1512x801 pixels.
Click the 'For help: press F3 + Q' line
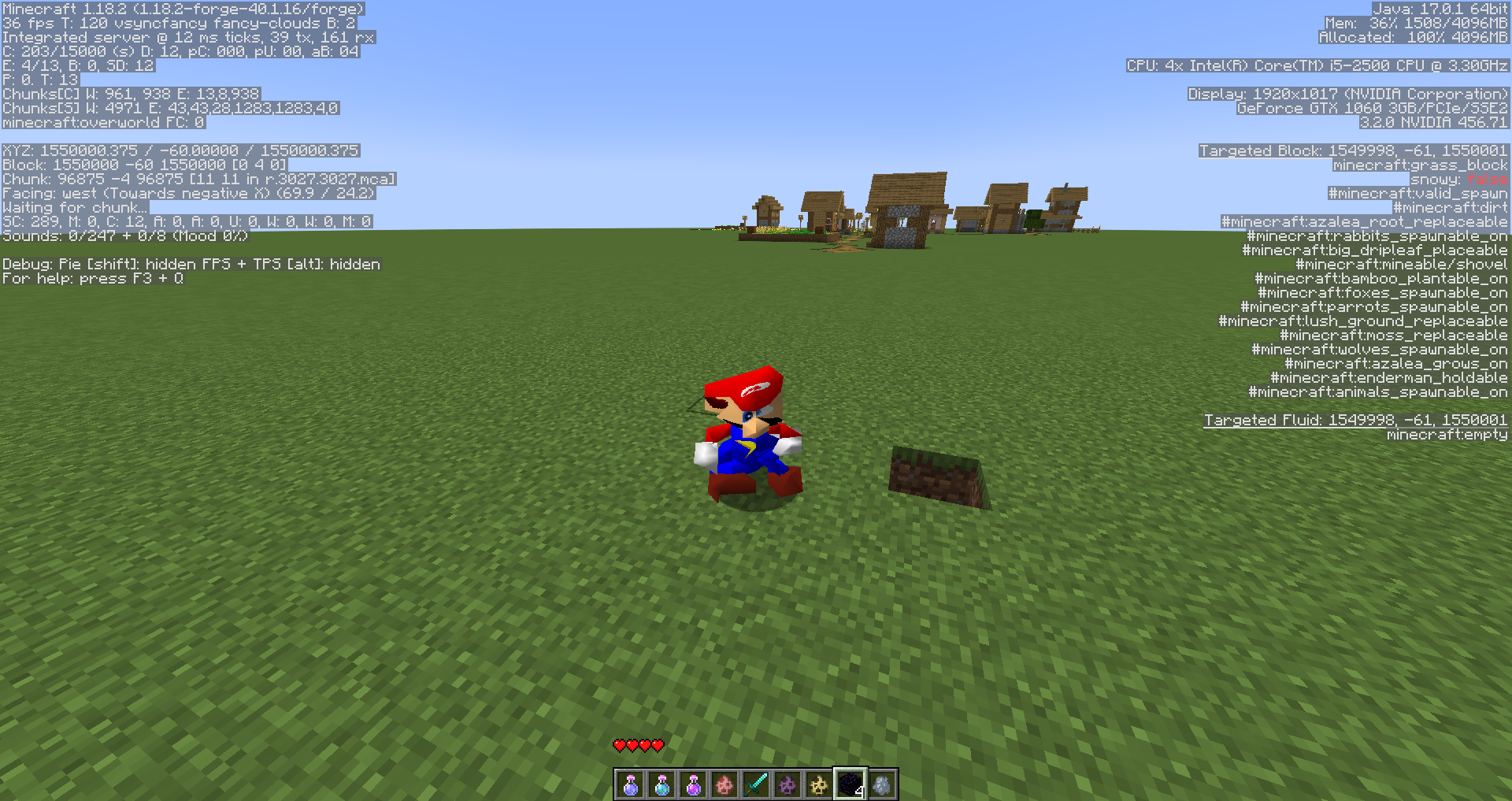coord(92,278)
